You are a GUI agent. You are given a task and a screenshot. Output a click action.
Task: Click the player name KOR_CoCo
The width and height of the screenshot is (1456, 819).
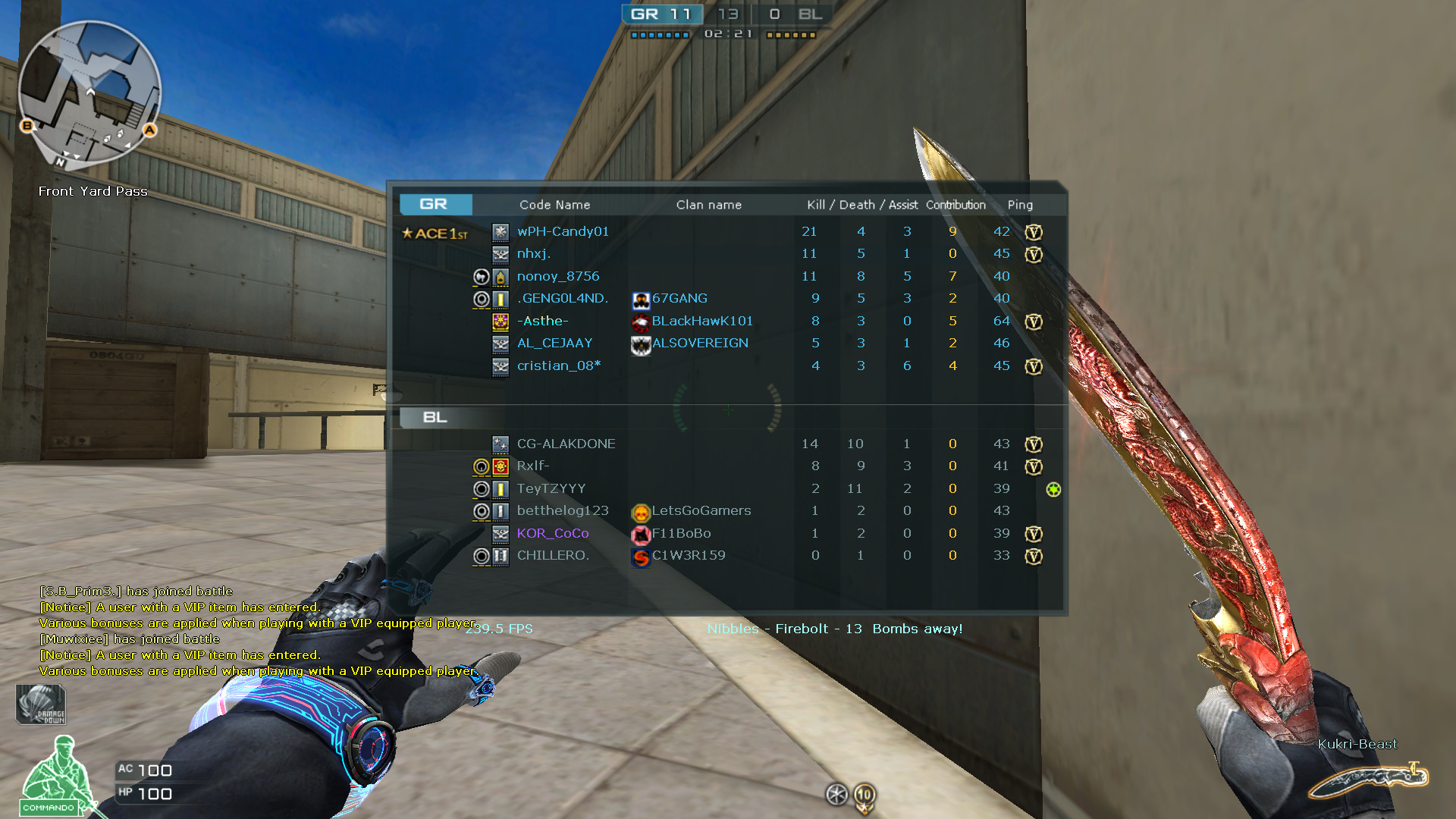(552, 533)
